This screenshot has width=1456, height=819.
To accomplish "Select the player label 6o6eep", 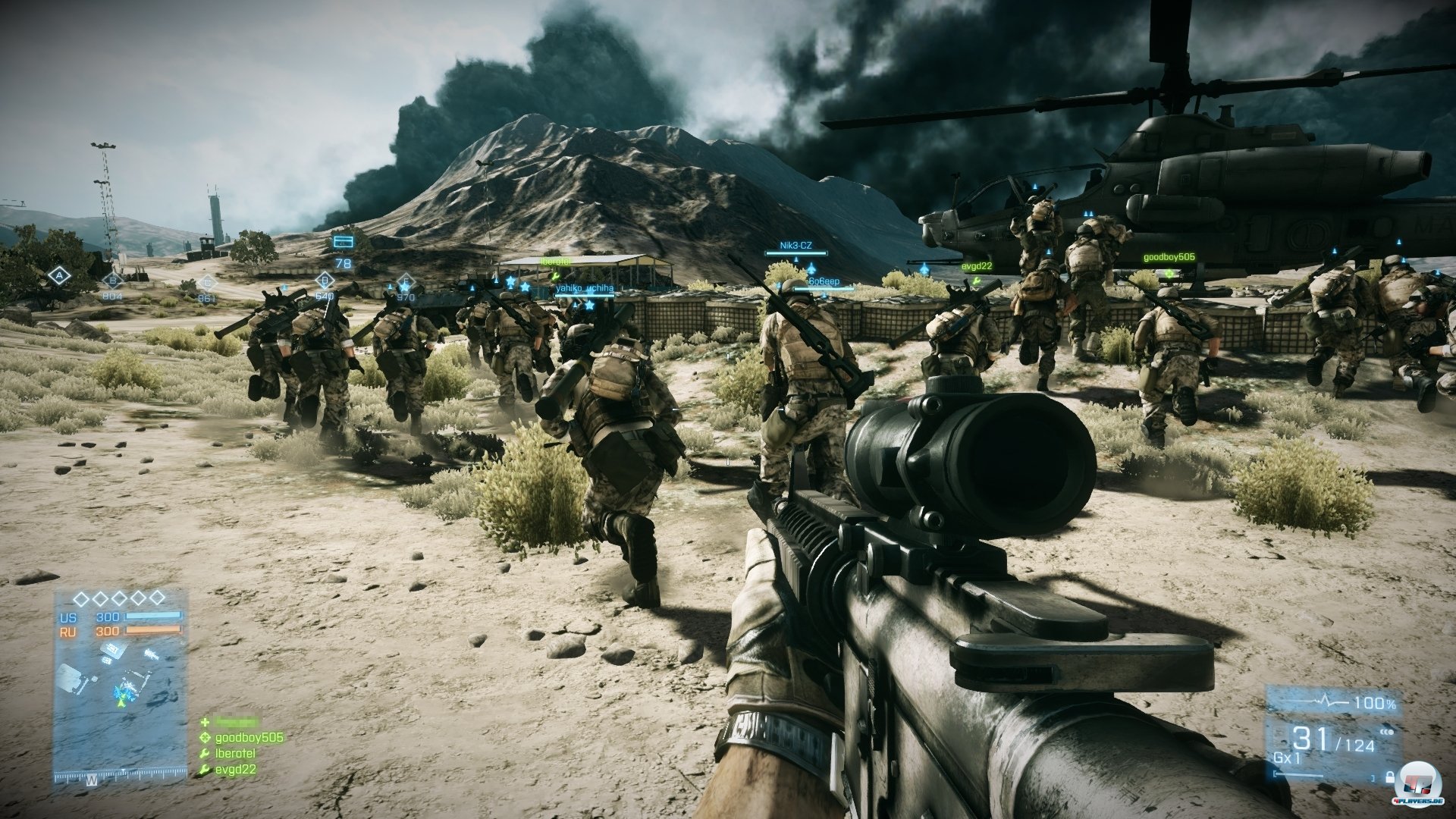I will pos(824,282).
